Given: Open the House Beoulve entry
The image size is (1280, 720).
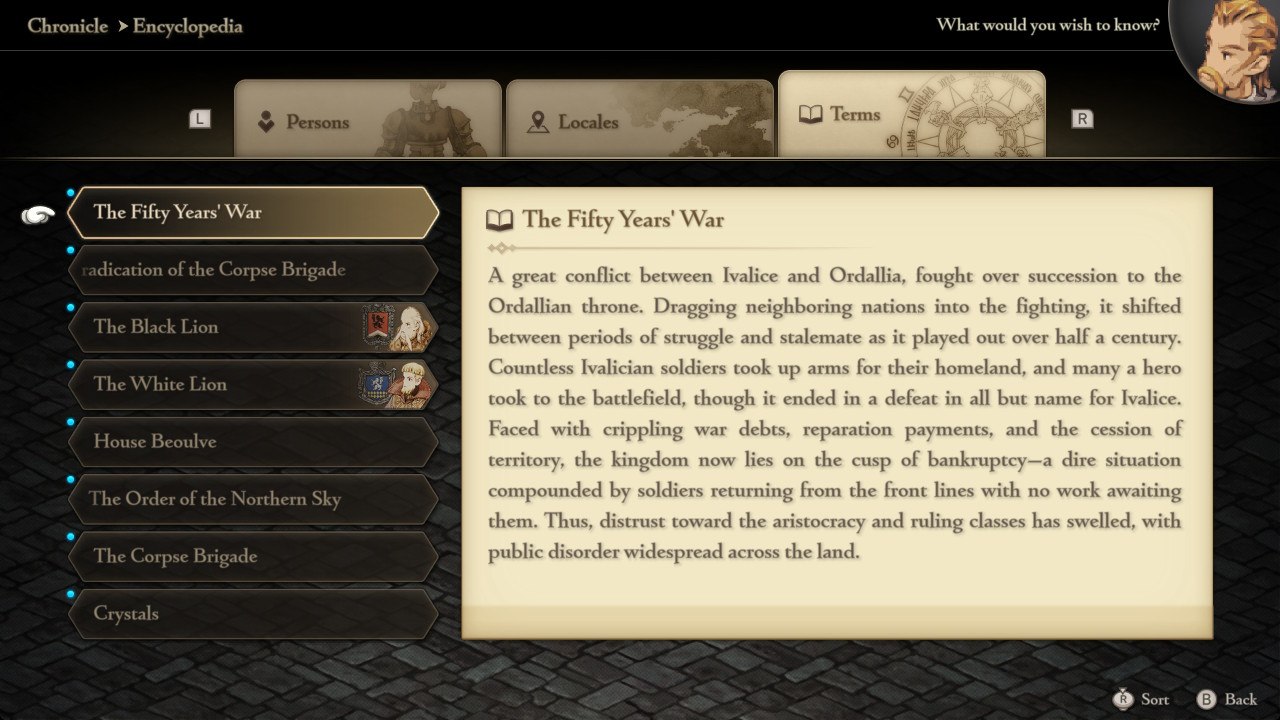Looking at the screenshot, I should (252, 441).
